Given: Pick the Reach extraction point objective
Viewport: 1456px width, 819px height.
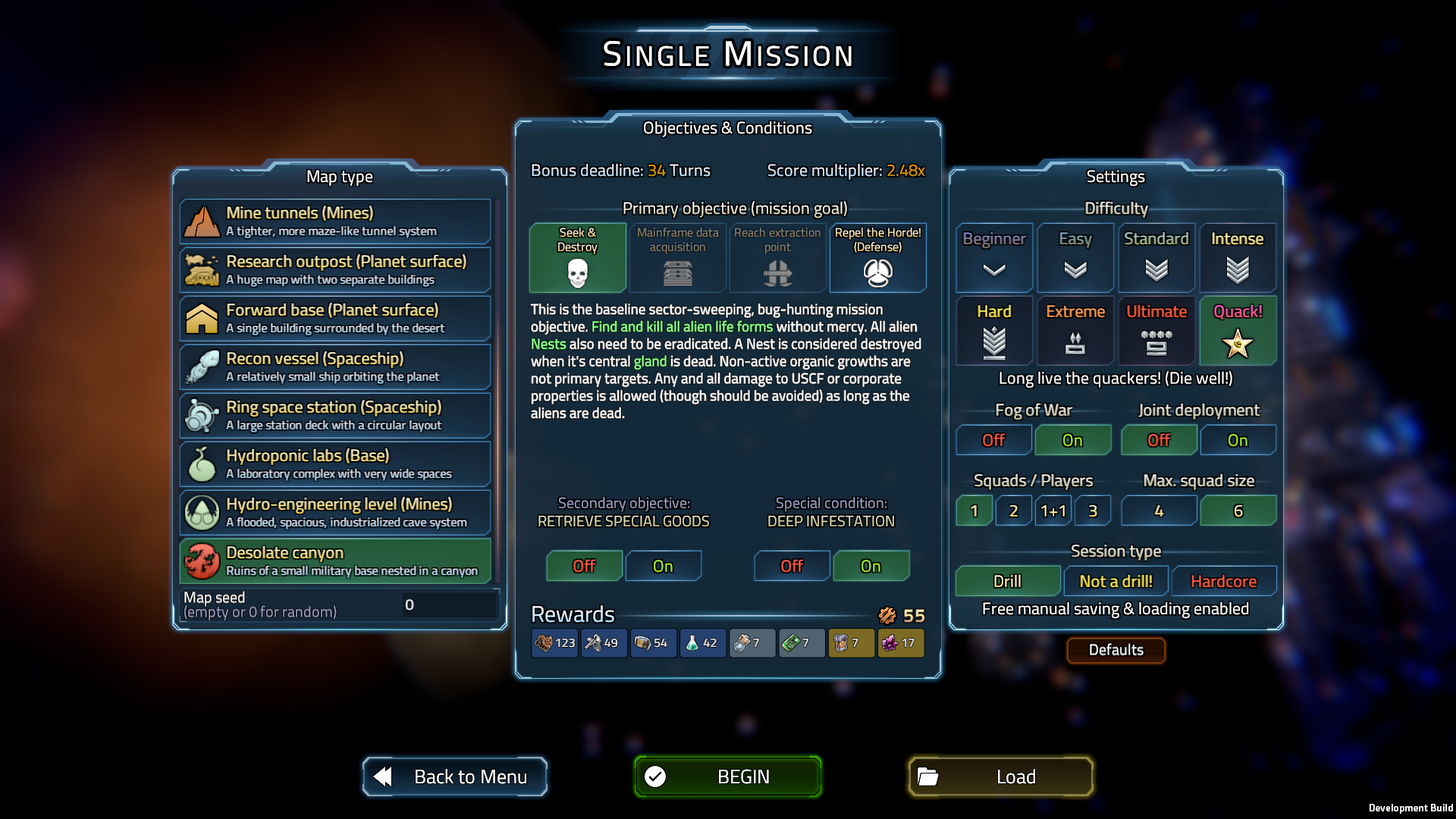Looking at the screenshot, I should tap(777, 258).
